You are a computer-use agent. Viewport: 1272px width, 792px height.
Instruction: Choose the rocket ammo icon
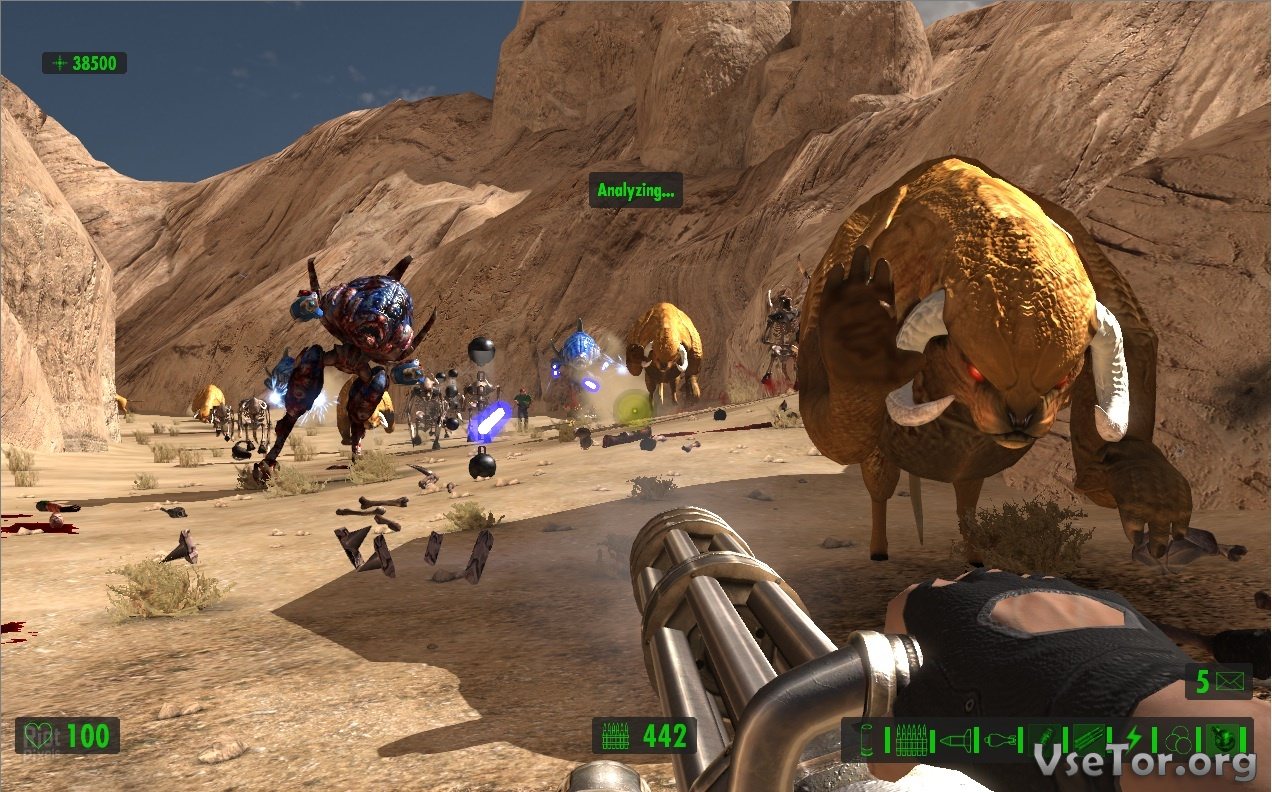[x=955, y=741]
